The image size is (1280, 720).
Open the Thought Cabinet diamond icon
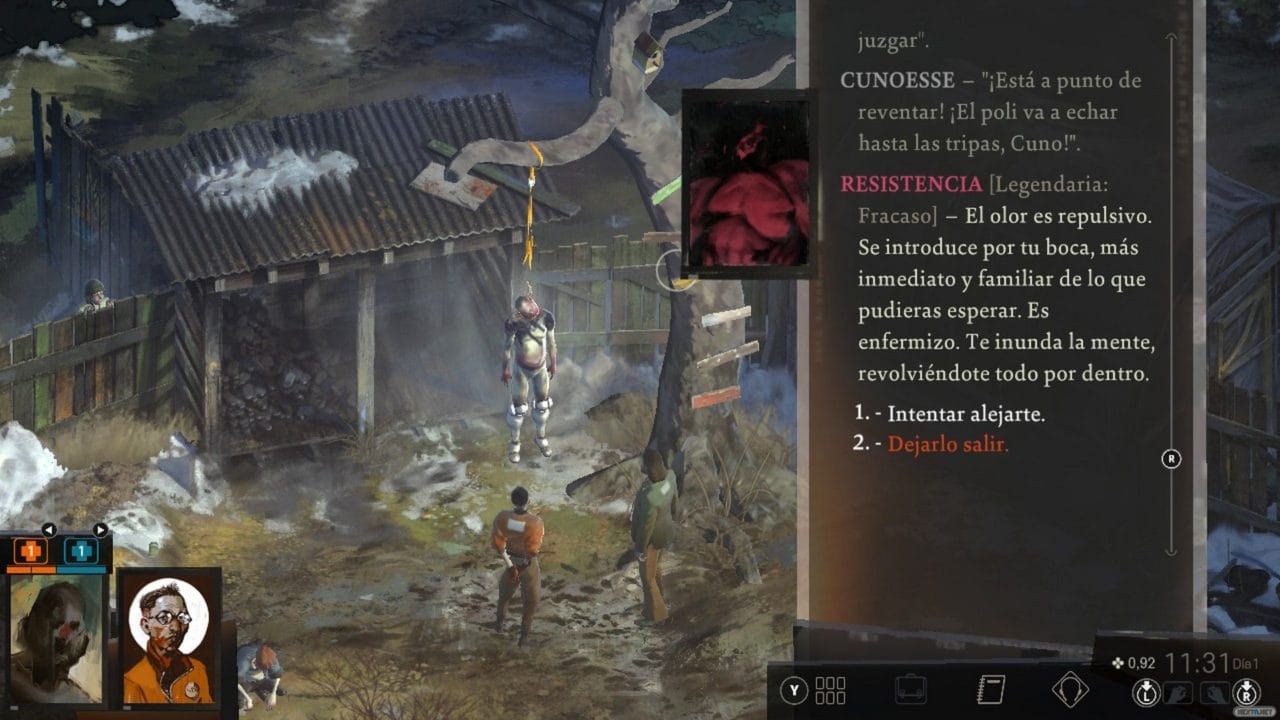tap(1073, 688)
